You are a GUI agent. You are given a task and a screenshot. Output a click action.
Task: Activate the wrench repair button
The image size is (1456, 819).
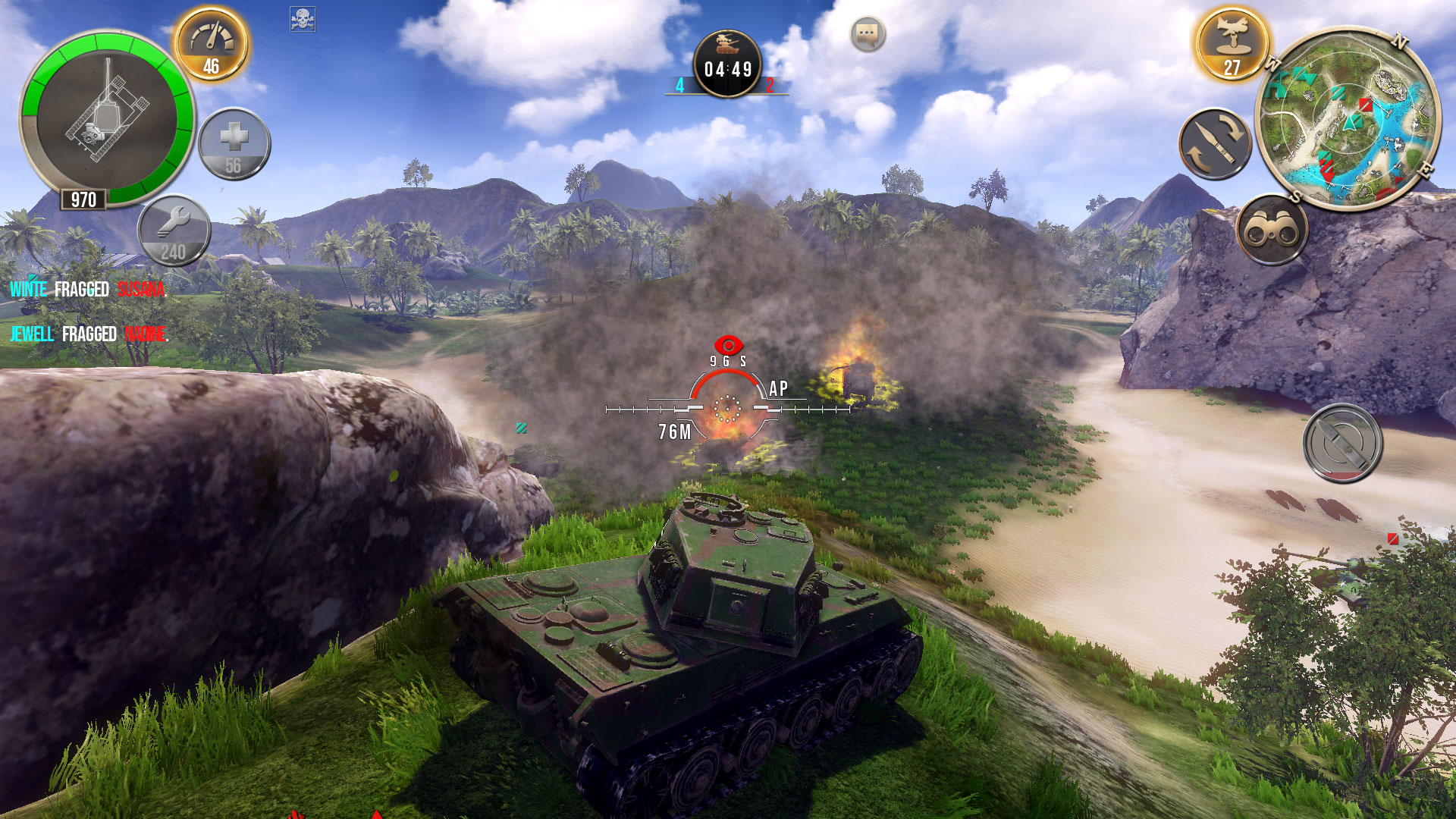(174, 231)
